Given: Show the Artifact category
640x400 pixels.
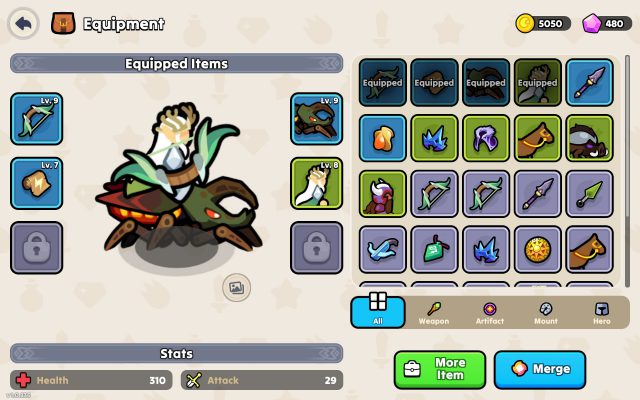Looking at the screenshot, I should 489,312.
